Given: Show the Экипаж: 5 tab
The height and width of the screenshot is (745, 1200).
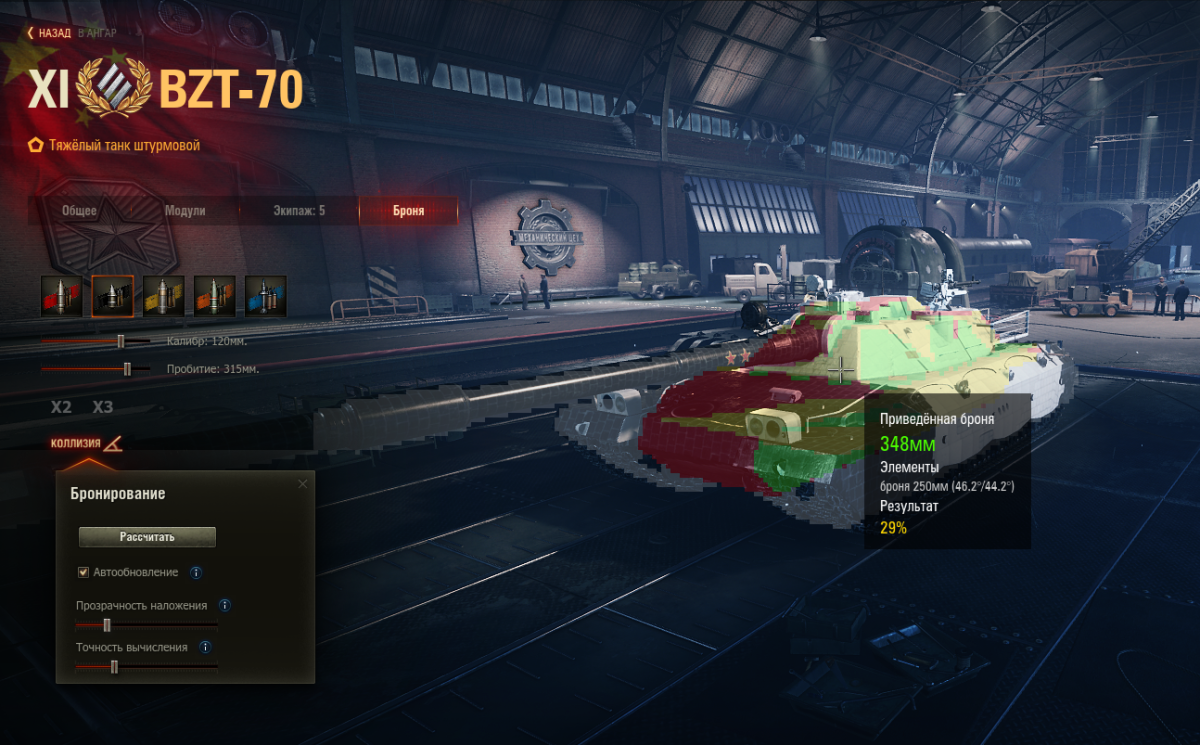Looking at the screenshot, I should pyautogui.click(x=299, y=211).
